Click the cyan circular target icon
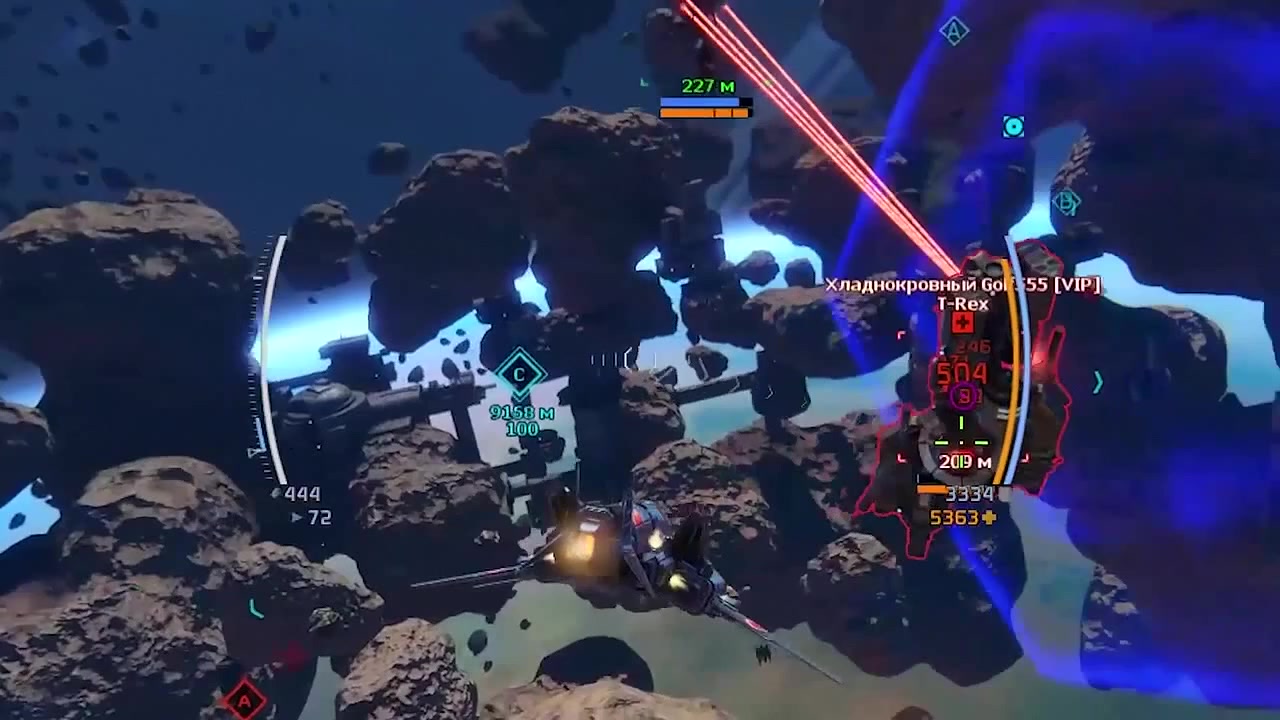 click(1013, 127)
